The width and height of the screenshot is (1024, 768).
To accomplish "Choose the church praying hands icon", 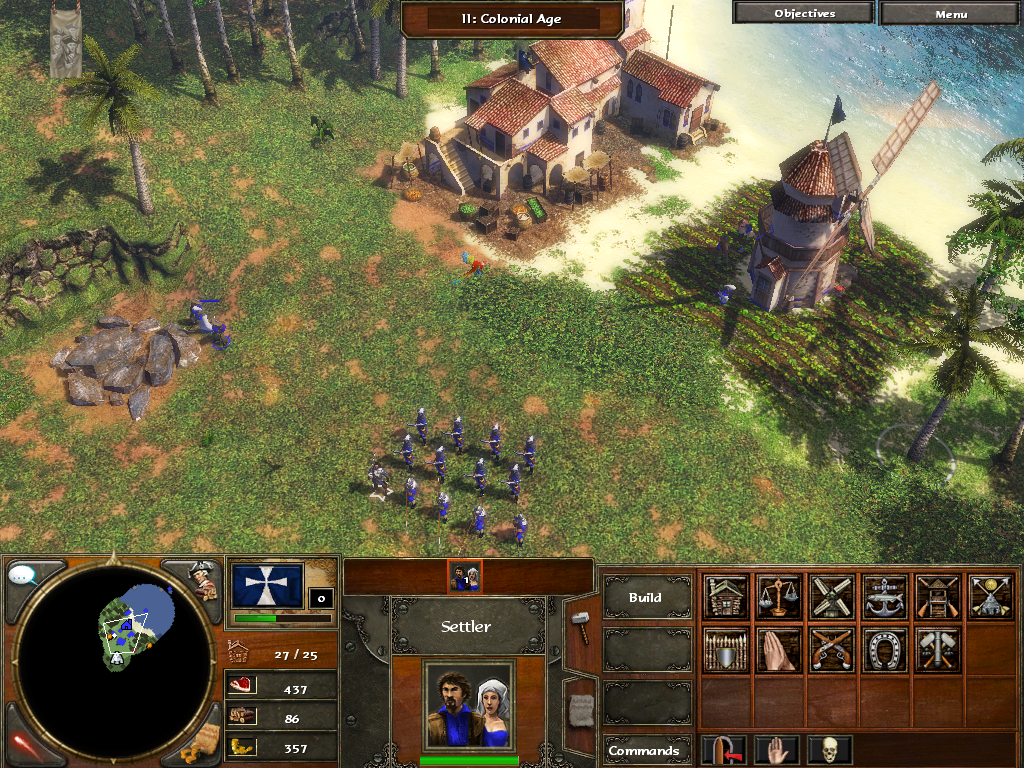I will pos(779,650).
